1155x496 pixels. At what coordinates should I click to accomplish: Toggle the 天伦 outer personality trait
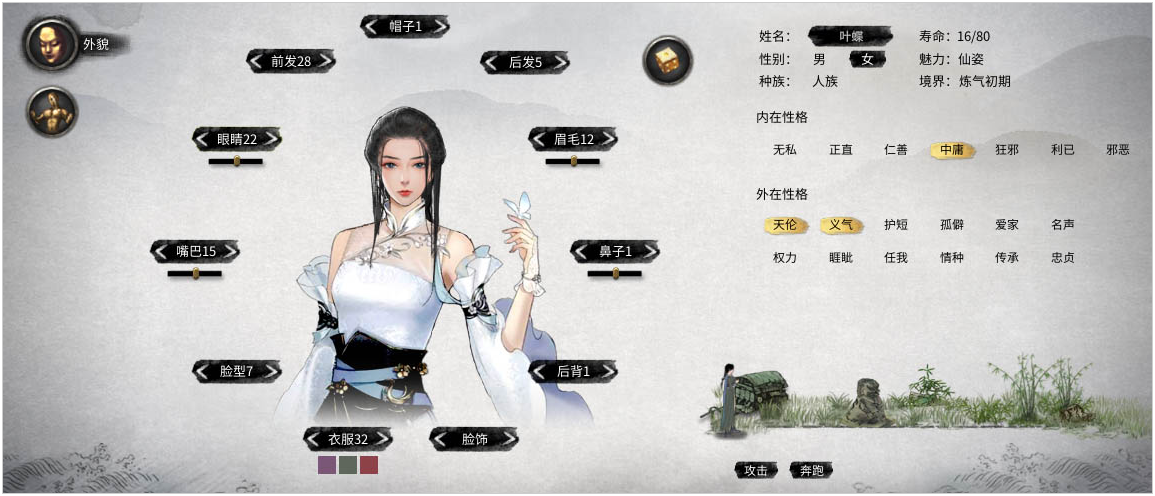click(x=785, y=225)
